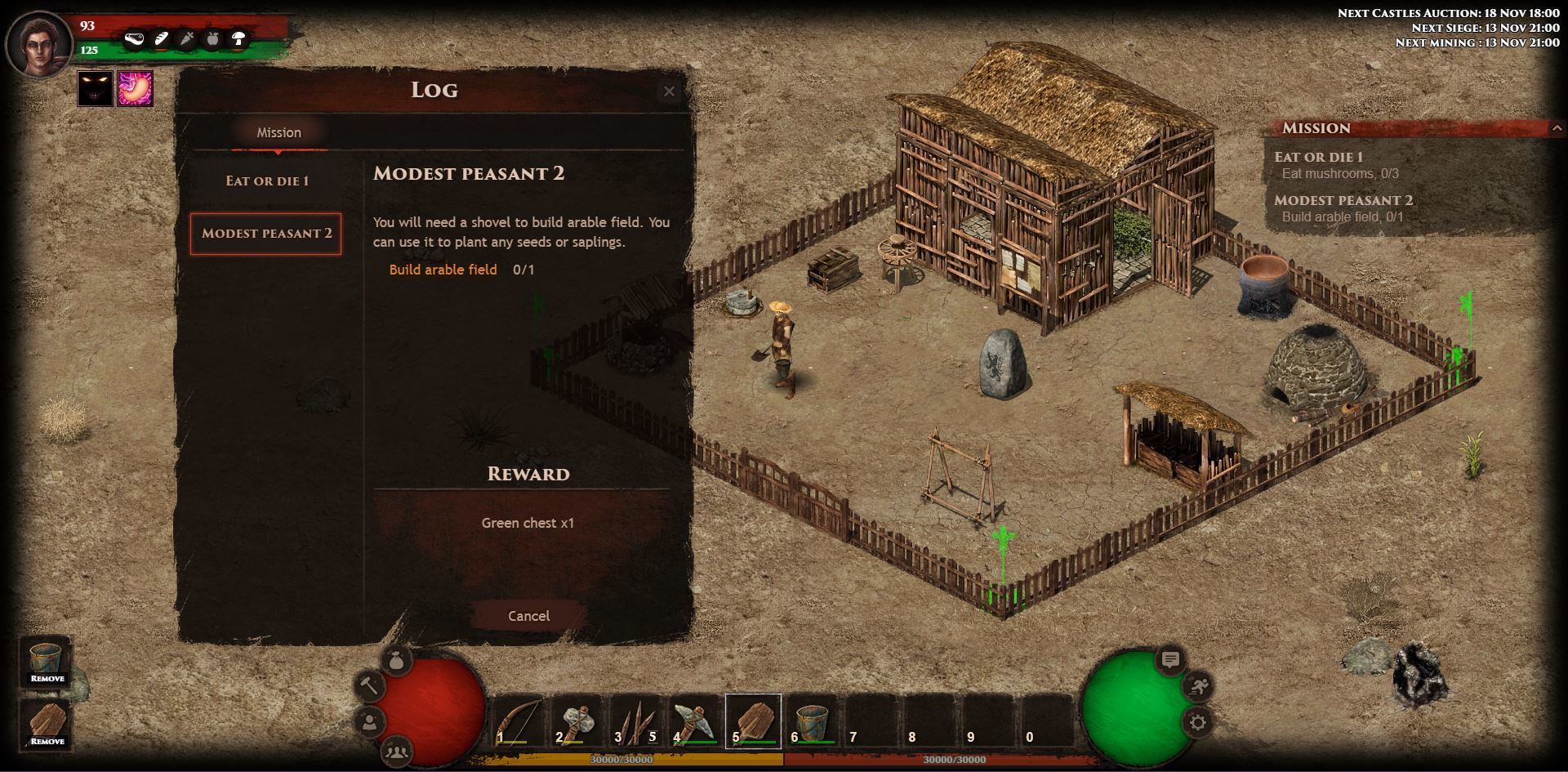
Task: Select the stone axe in hotbar slot 2
Action: (577, 721)
